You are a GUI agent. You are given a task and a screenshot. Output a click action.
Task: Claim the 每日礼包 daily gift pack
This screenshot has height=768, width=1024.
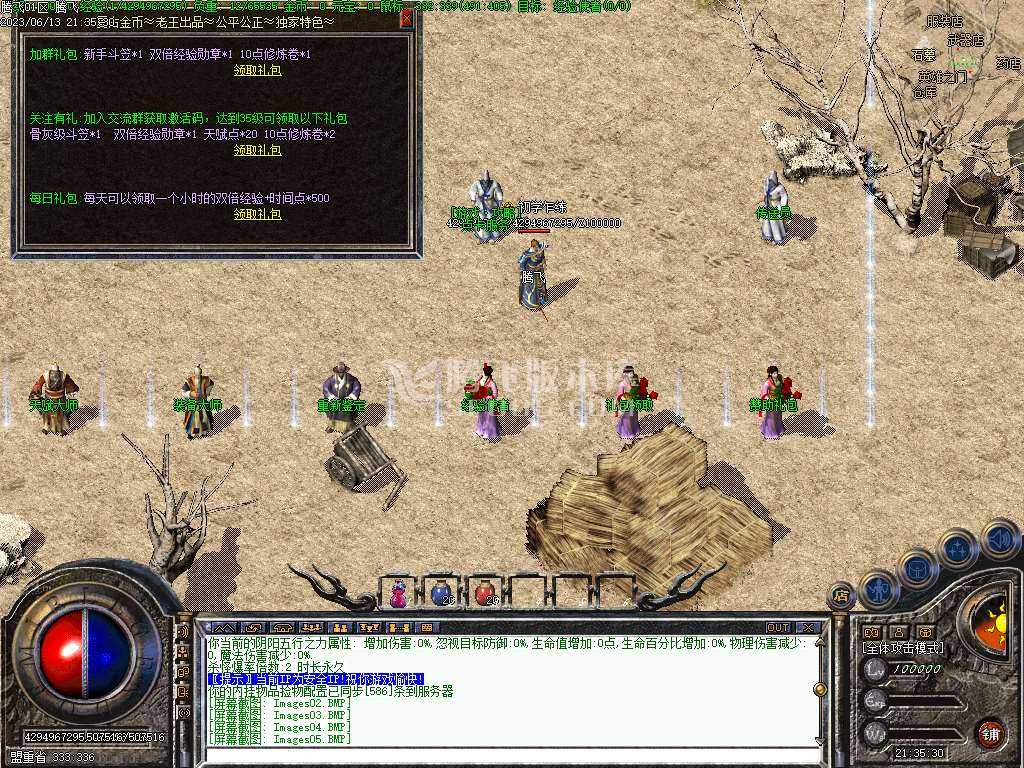click(x=257, y=214)
